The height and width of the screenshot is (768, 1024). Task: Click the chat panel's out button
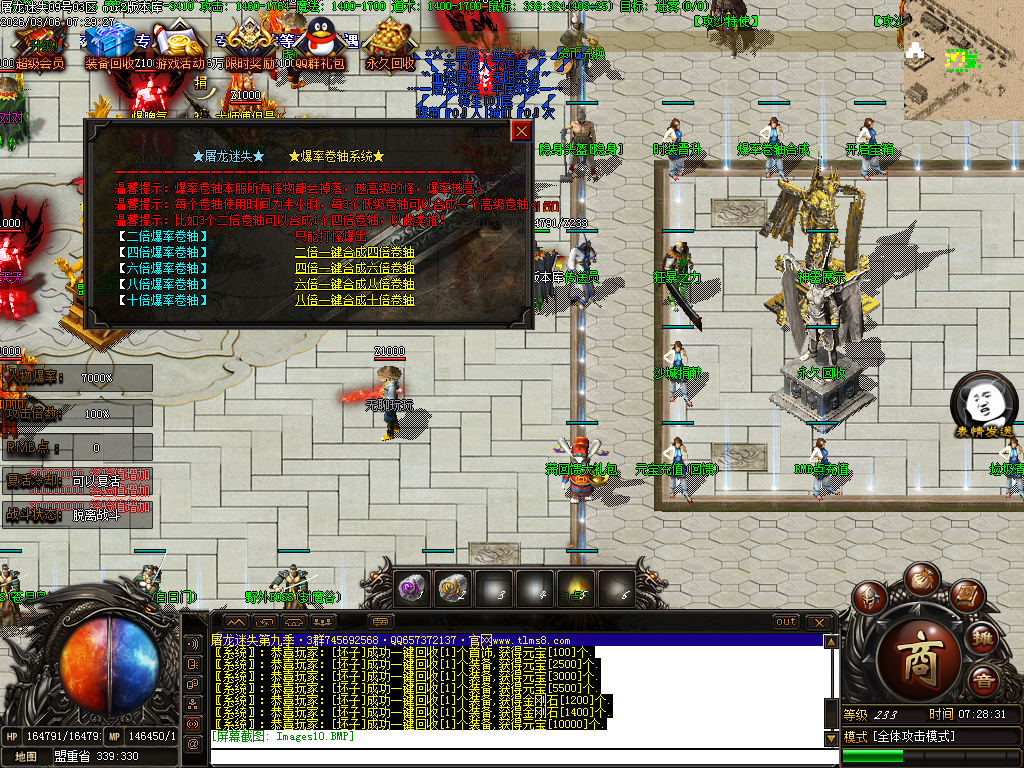(x=787, y=622)
